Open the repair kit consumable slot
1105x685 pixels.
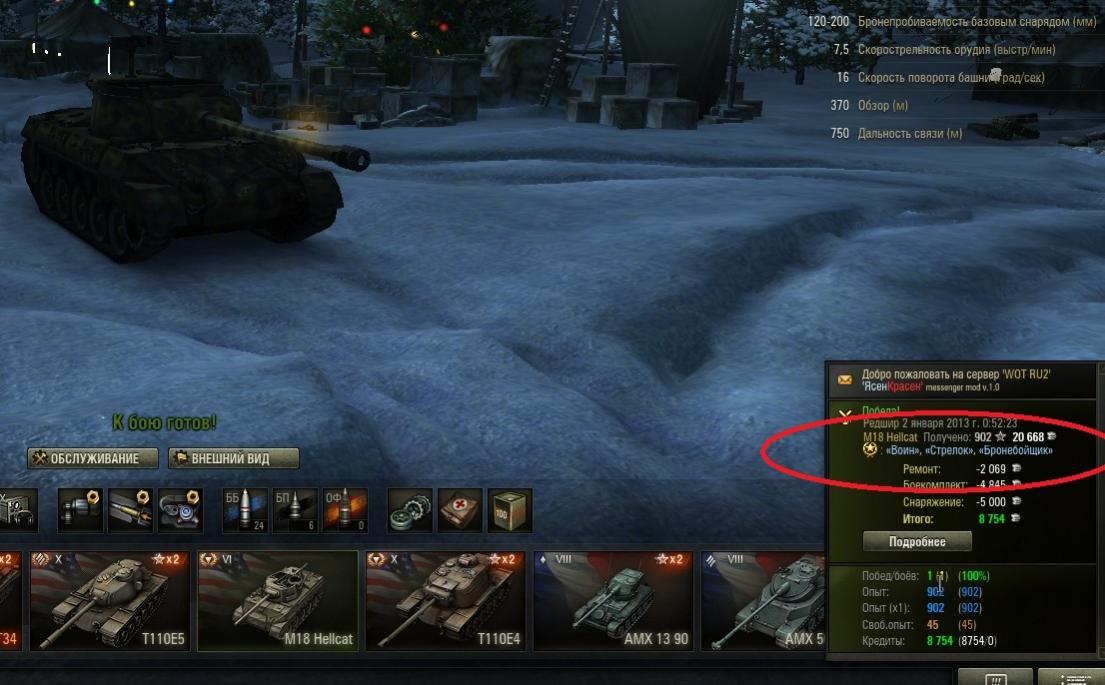pos(410,511)
